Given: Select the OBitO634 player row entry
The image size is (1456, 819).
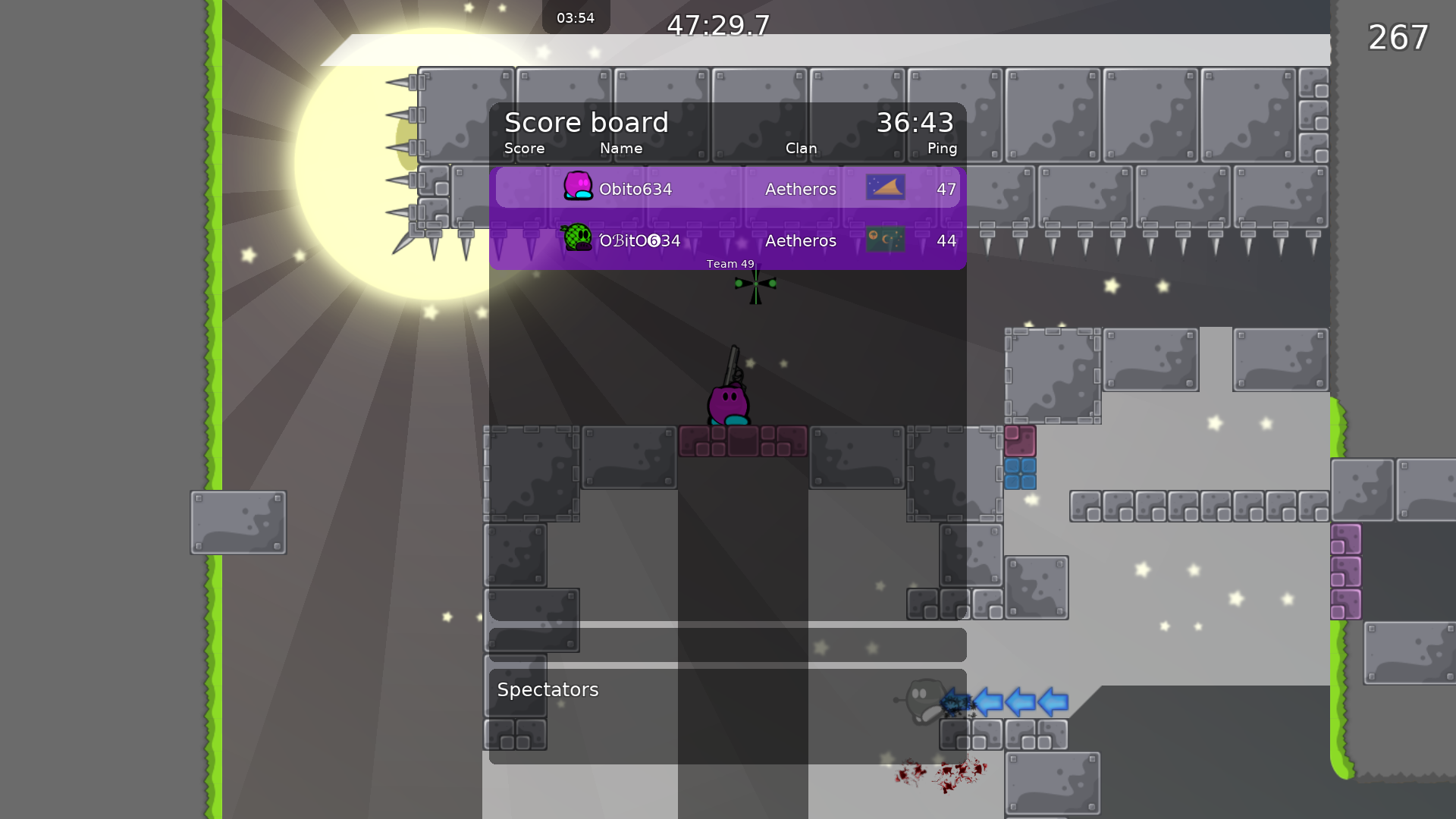Looking at the screenshot, I should pos(728,240).
